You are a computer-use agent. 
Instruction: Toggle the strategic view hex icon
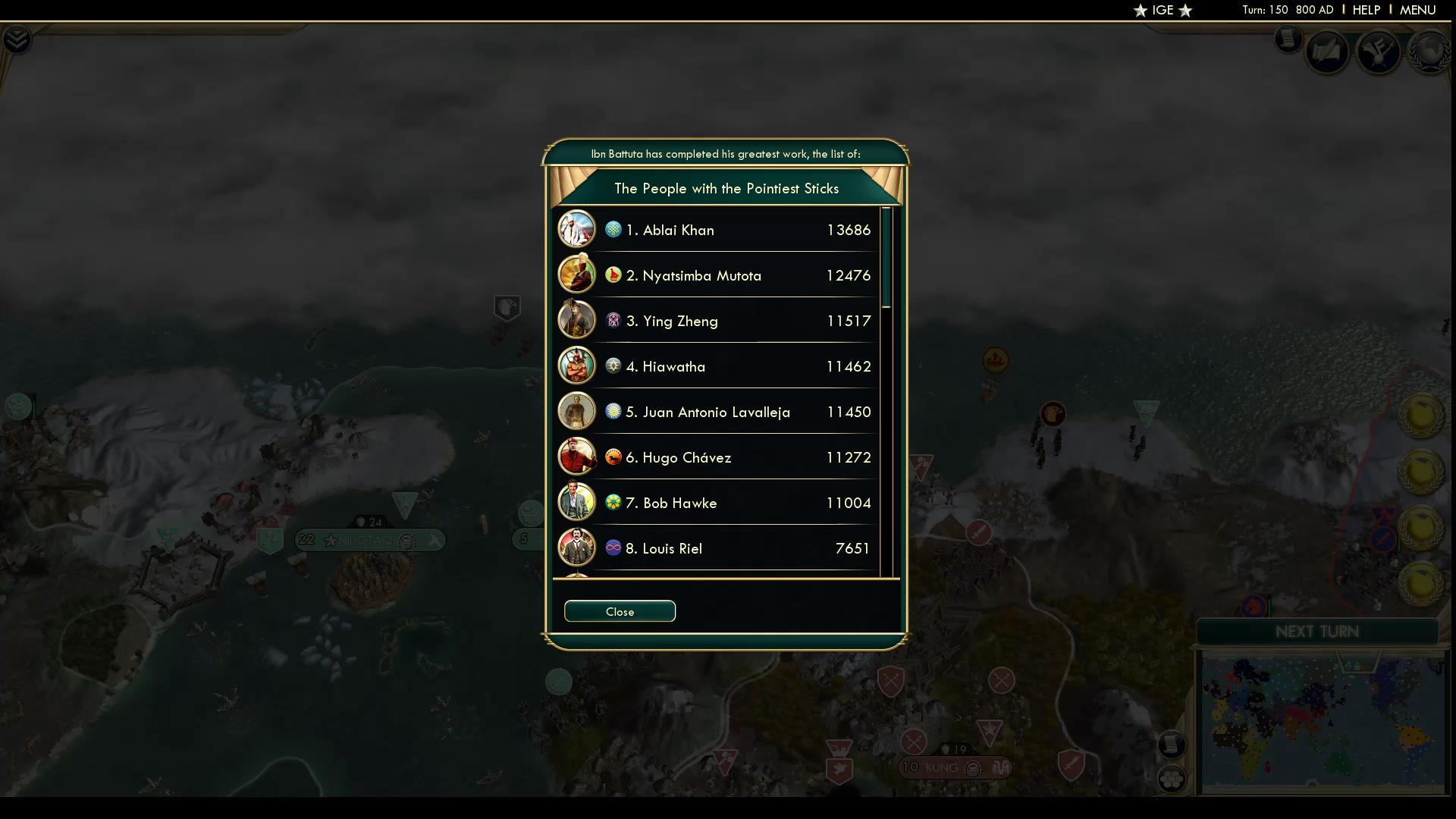coord(1172,780)
